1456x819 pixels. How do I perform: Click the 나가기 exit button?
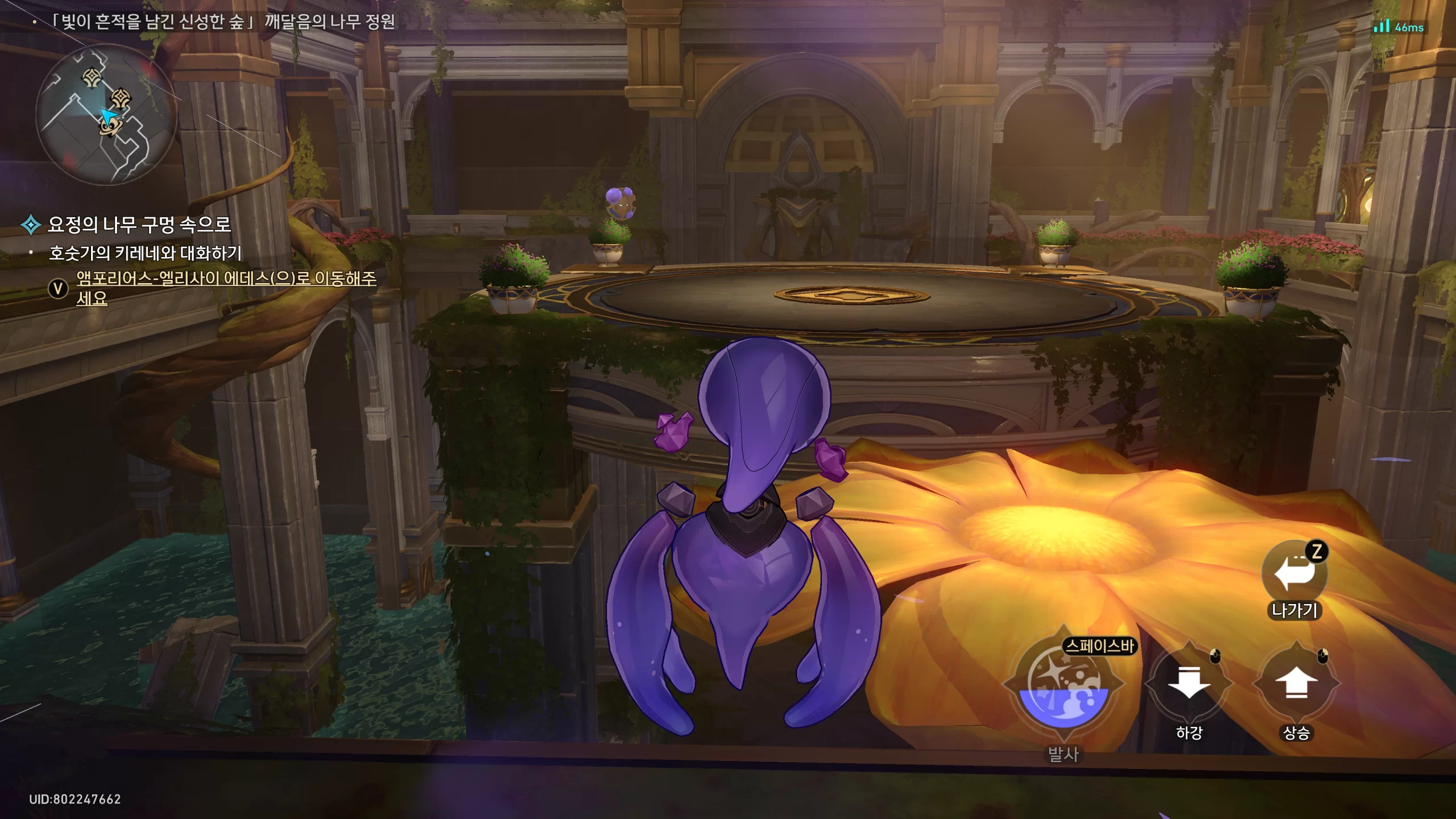(x=1294, y=573)
